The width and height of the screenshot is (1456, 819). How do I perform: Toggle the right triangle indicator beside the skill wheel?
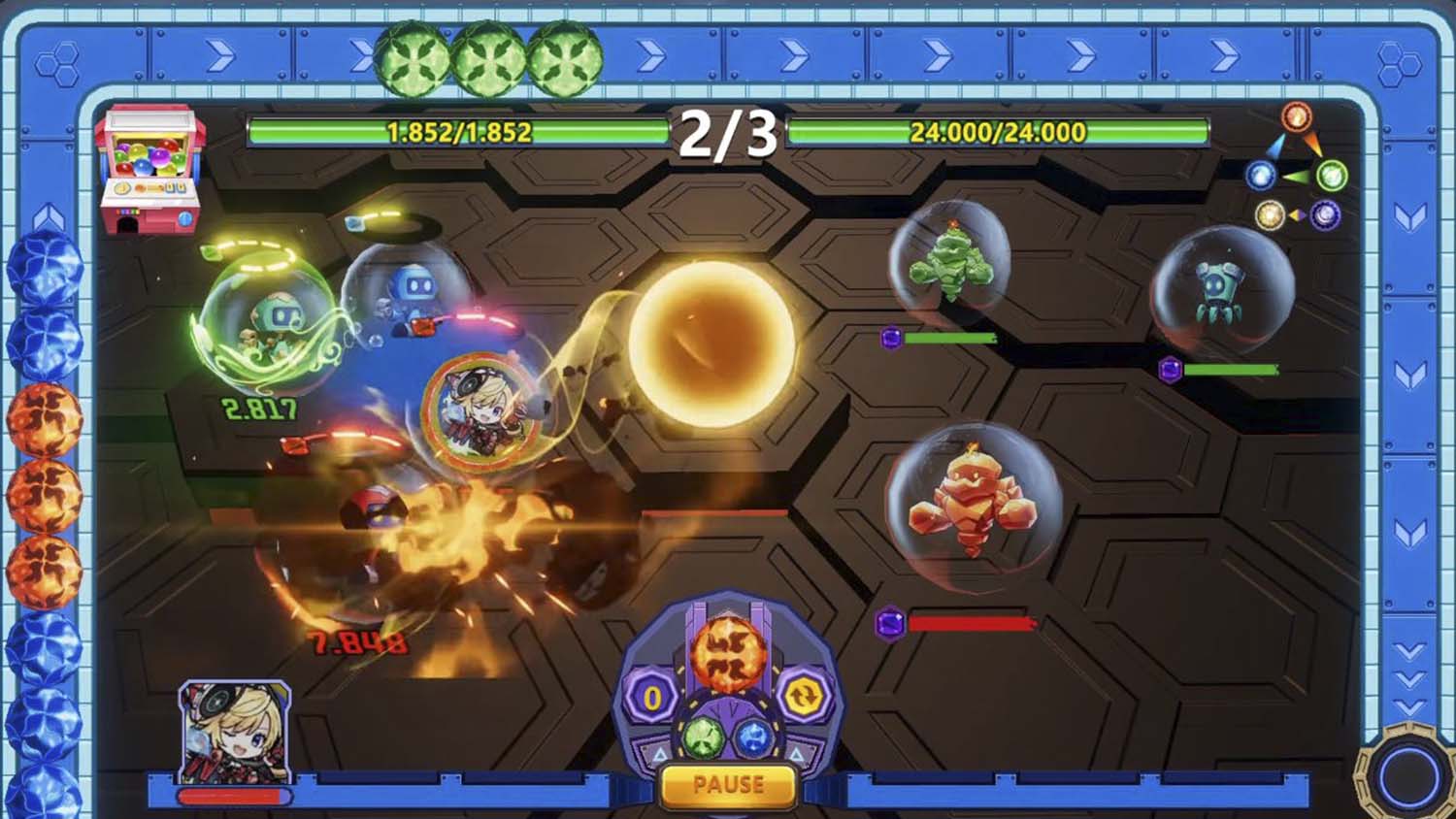(x=796, y=755)
